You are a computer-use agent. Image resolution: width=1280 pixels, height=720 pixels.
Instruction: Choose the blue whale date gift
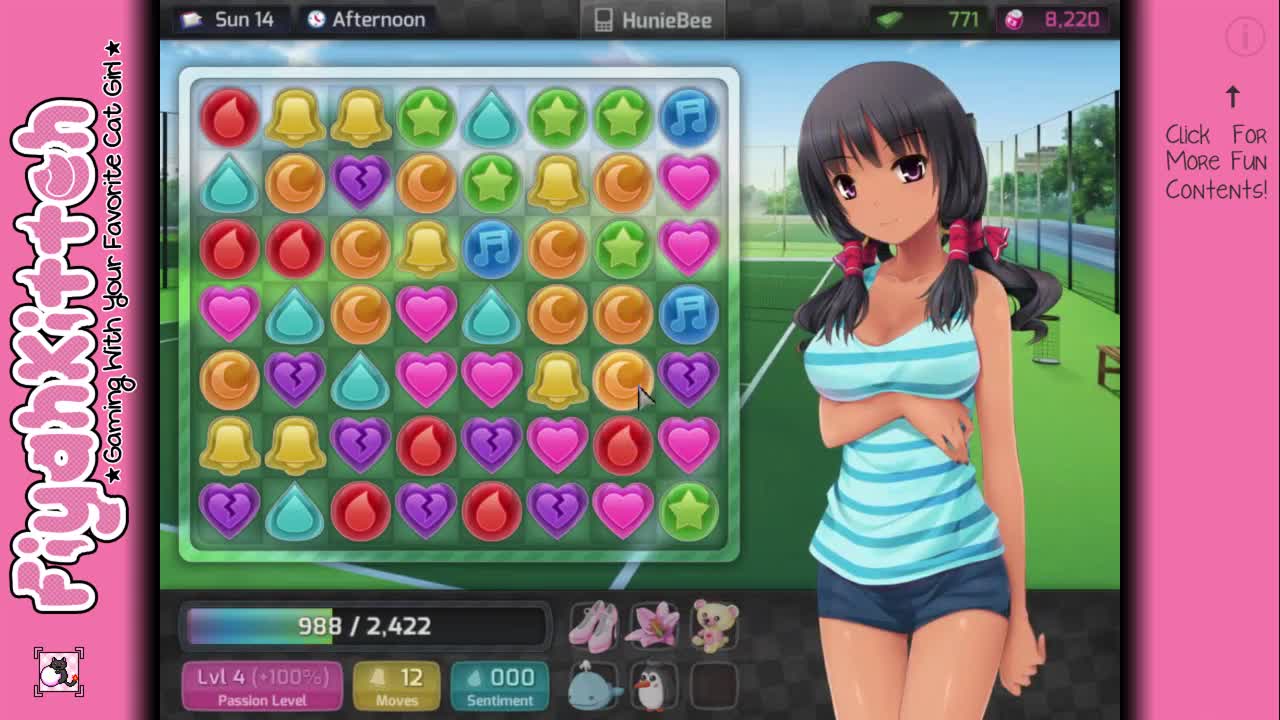(x=594, y=685)
